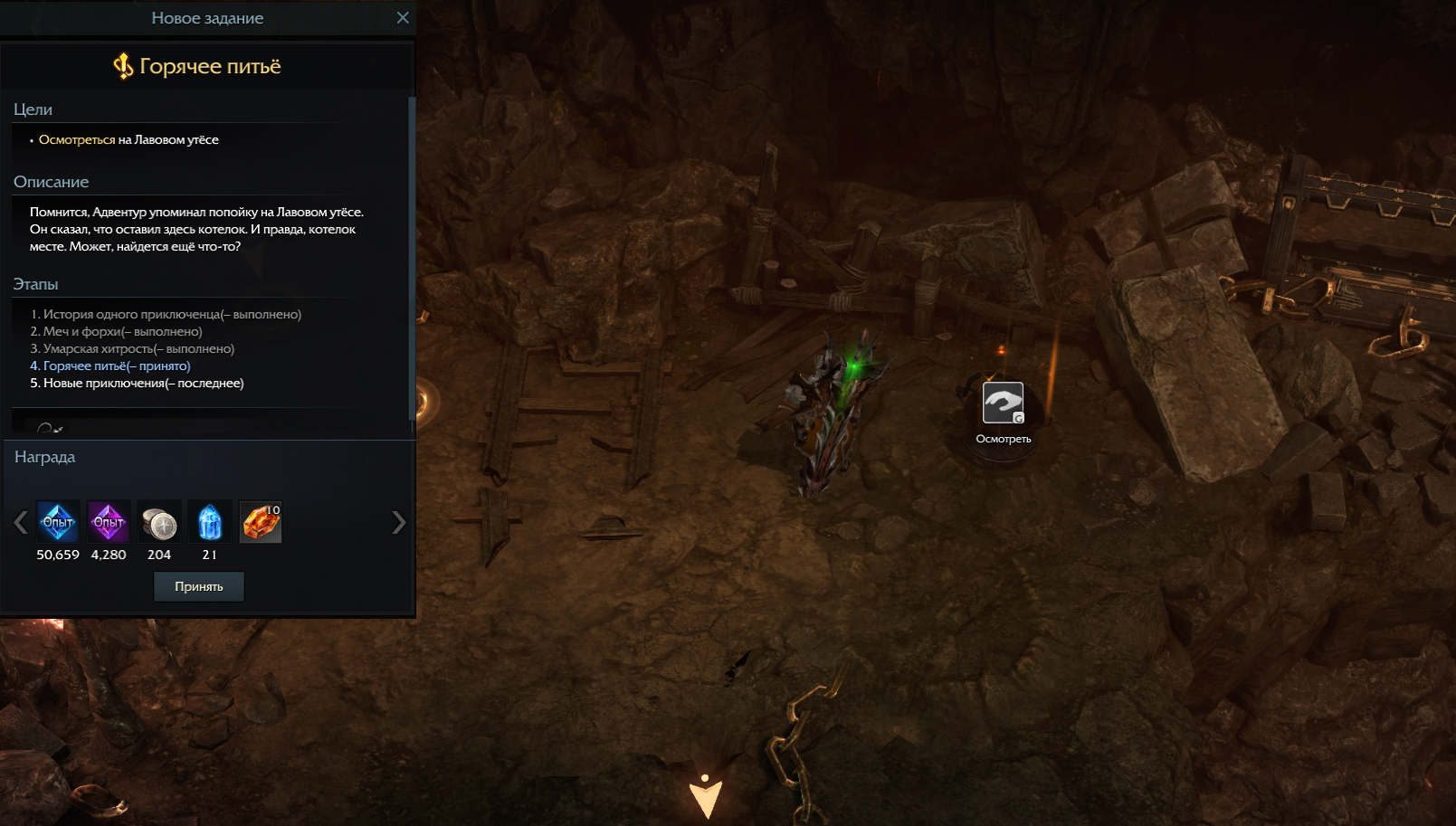The width and height of the screenshot is (1456, 826).
Task: Show more rewards with the right arrow
Action: coord(398,523)
